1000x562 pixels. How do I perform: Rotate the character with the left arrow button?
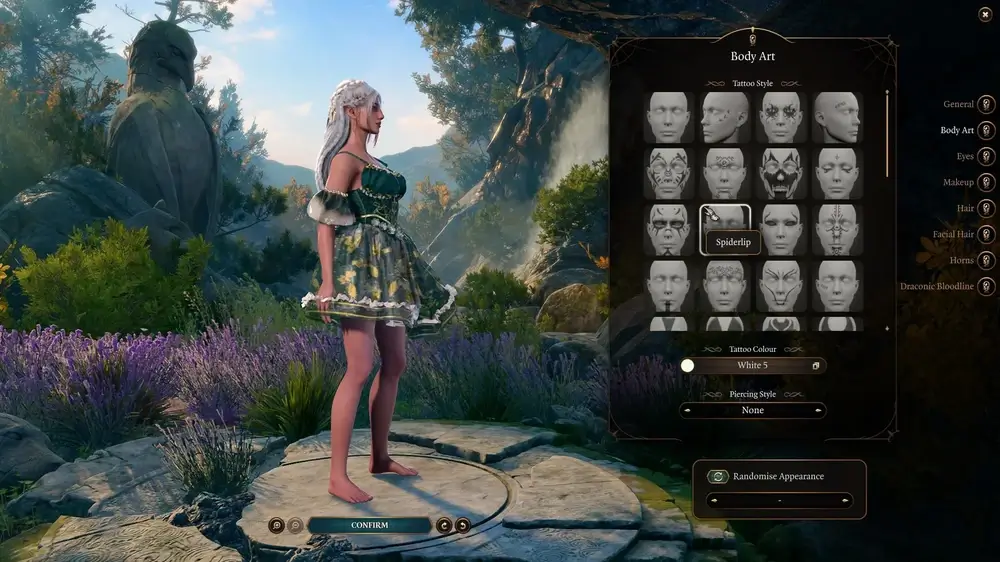[444, 525]
